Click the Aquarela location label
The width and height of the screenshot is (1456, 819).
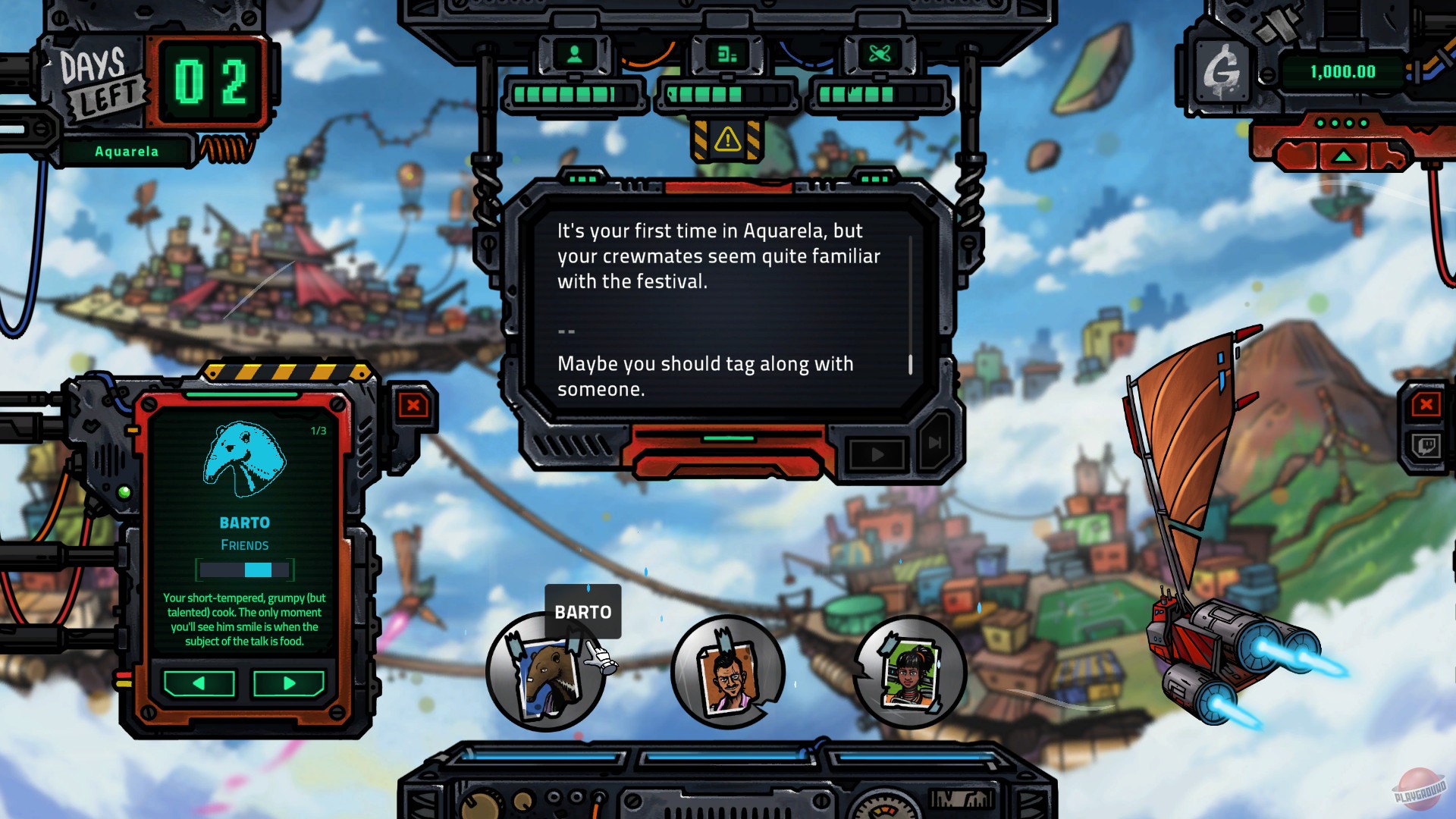[x=126, y=151]
